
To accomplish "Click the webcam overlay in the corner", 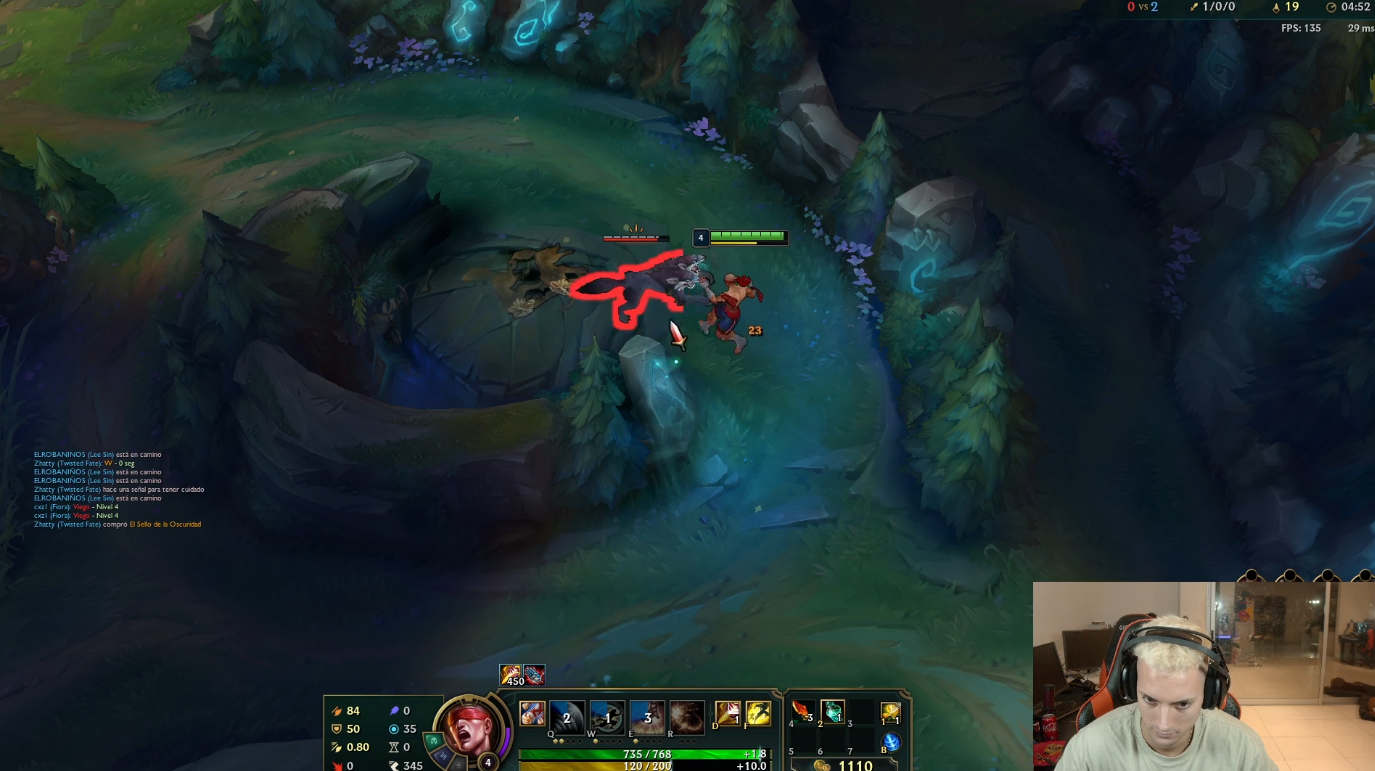I will point(1200,675).
